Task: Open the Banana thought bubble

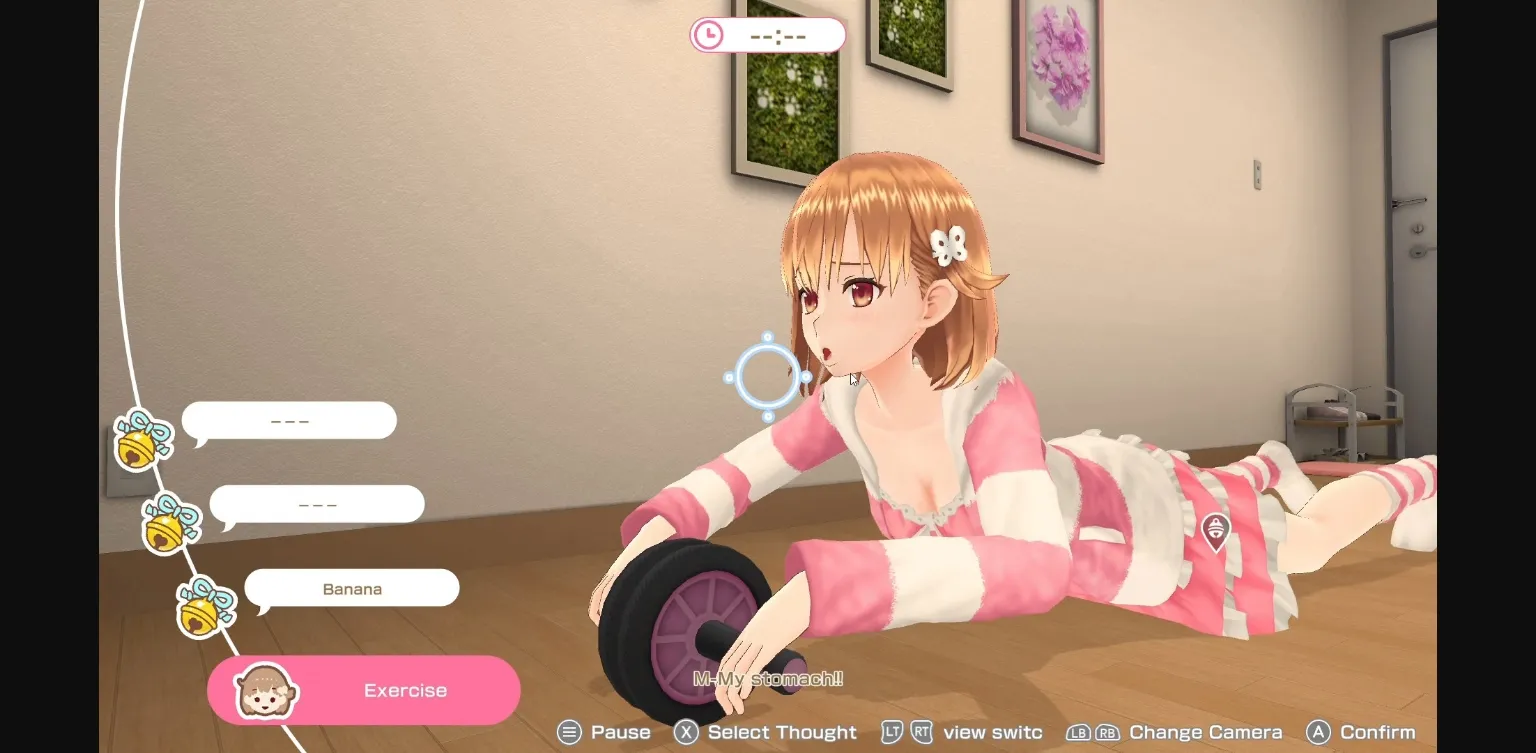Action: [352, 588]
